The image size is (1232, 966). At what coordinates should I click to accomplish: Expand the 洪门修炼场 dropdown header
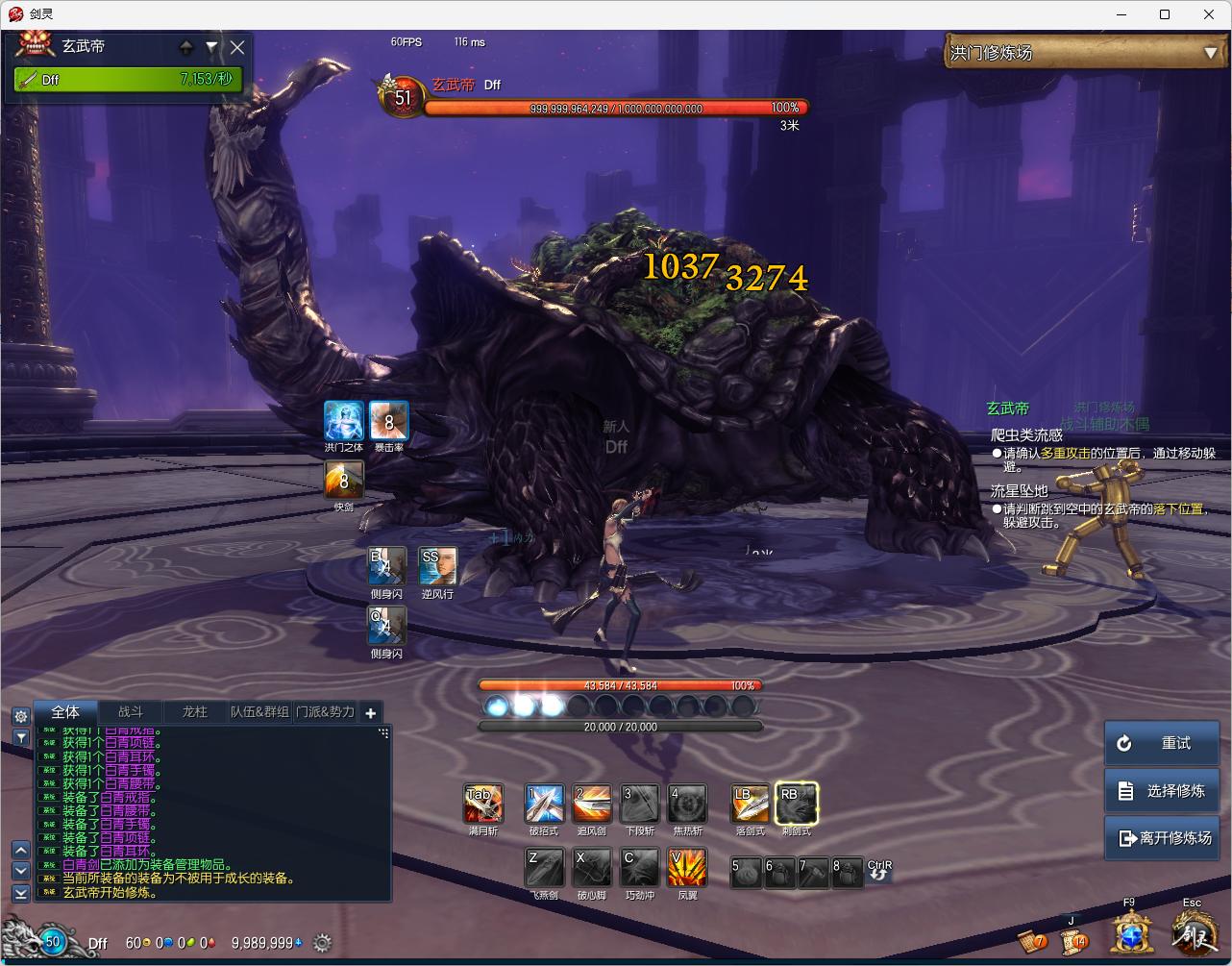point(1210,53)
